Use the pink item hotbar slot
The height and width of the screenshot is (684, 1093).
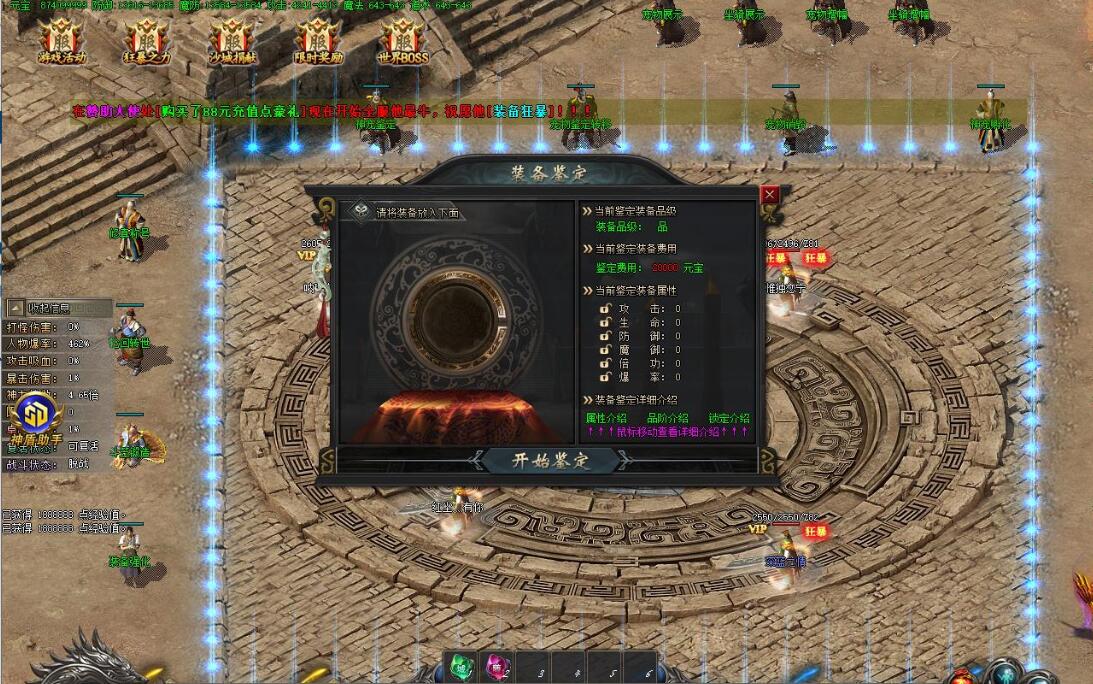pyautogui.click(x=496, y=667)
